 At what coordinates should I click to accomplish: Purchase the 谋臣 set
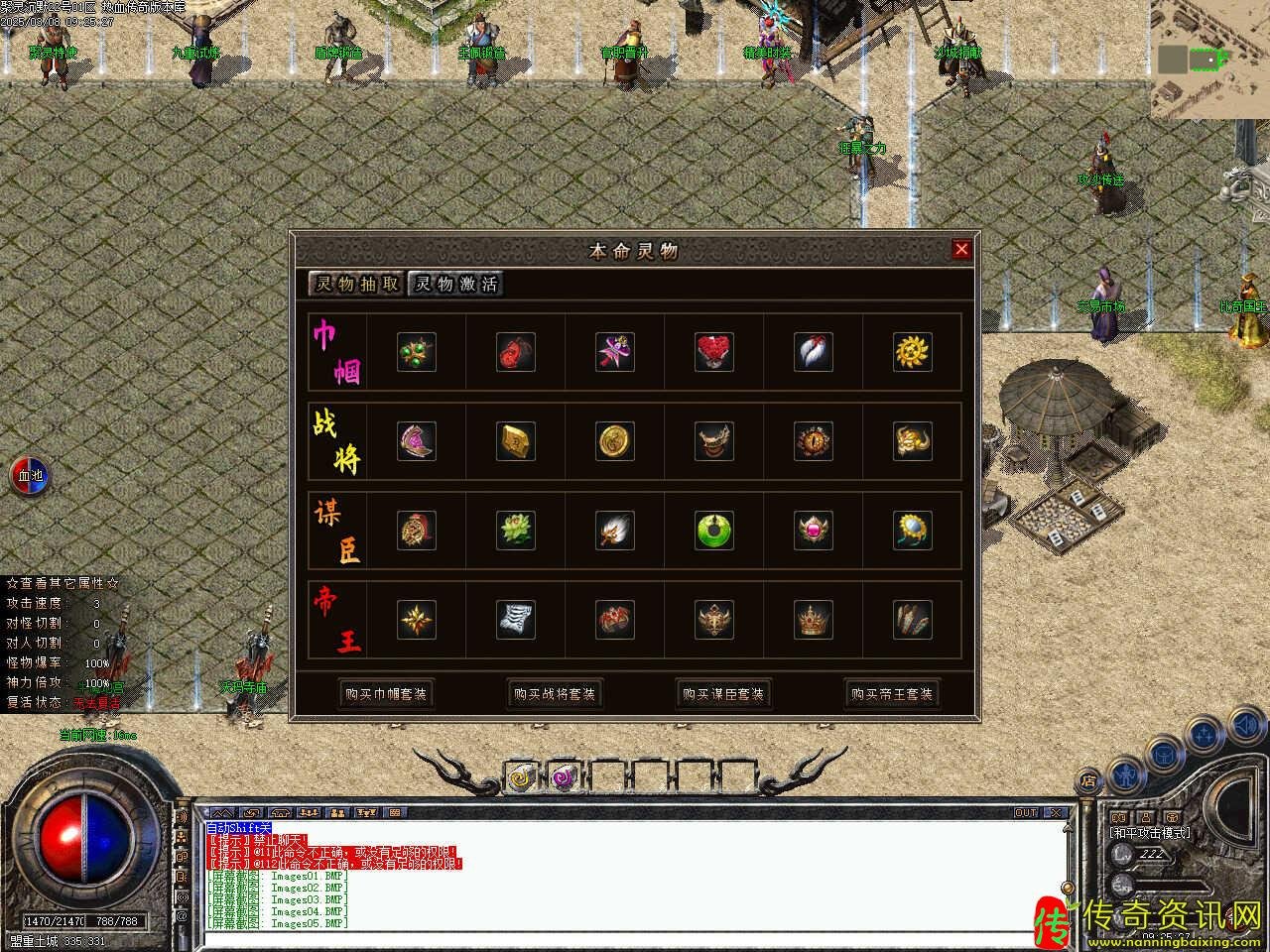[723, 694]
